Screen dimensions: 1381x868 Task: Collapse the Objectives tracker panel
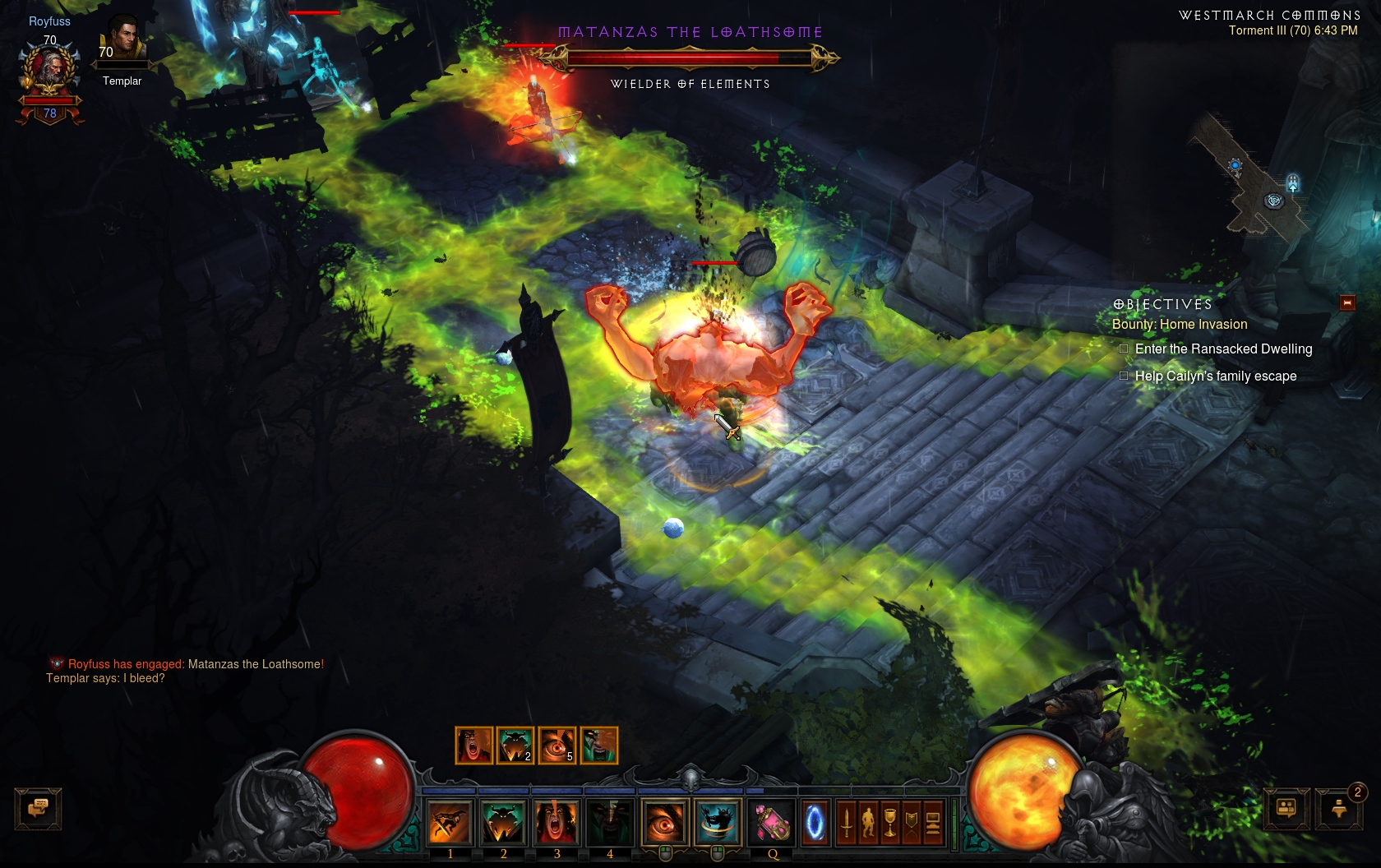pos(1347,303)
